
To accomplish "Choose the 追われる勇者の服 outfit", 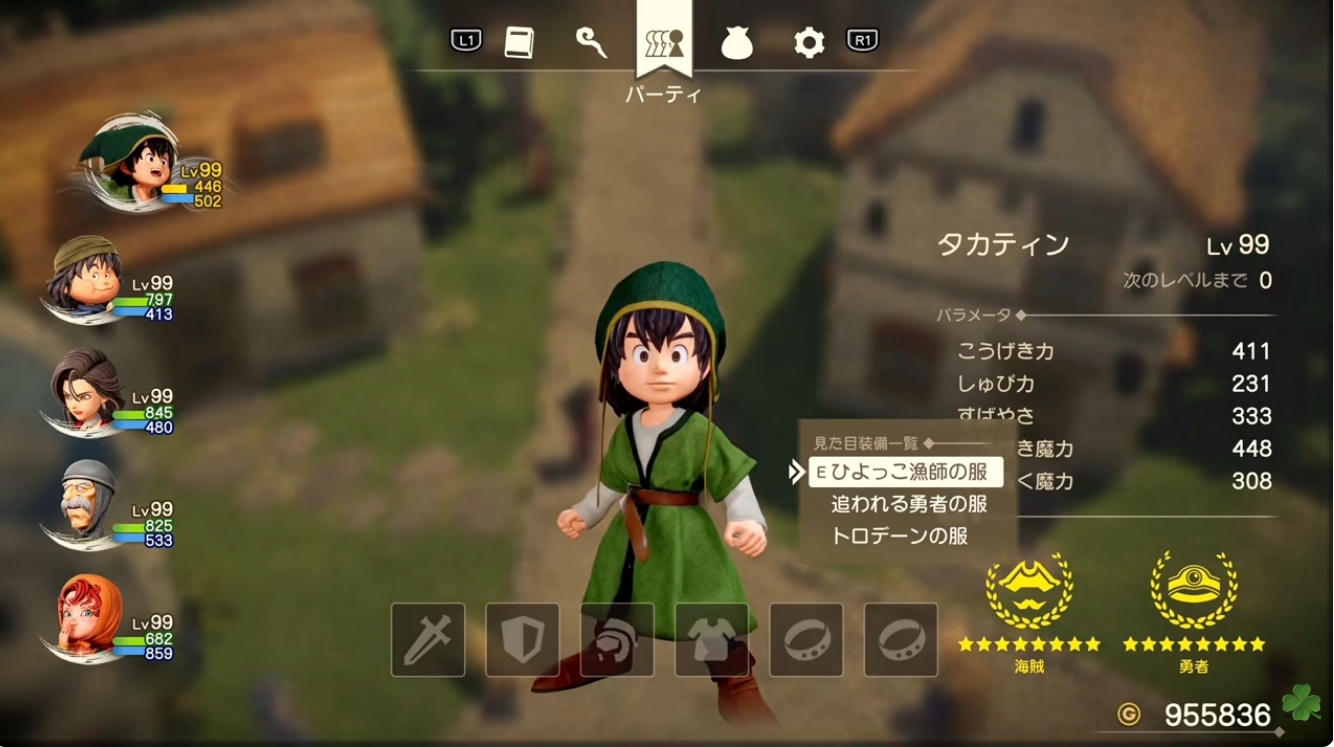I will click(908, 504).
